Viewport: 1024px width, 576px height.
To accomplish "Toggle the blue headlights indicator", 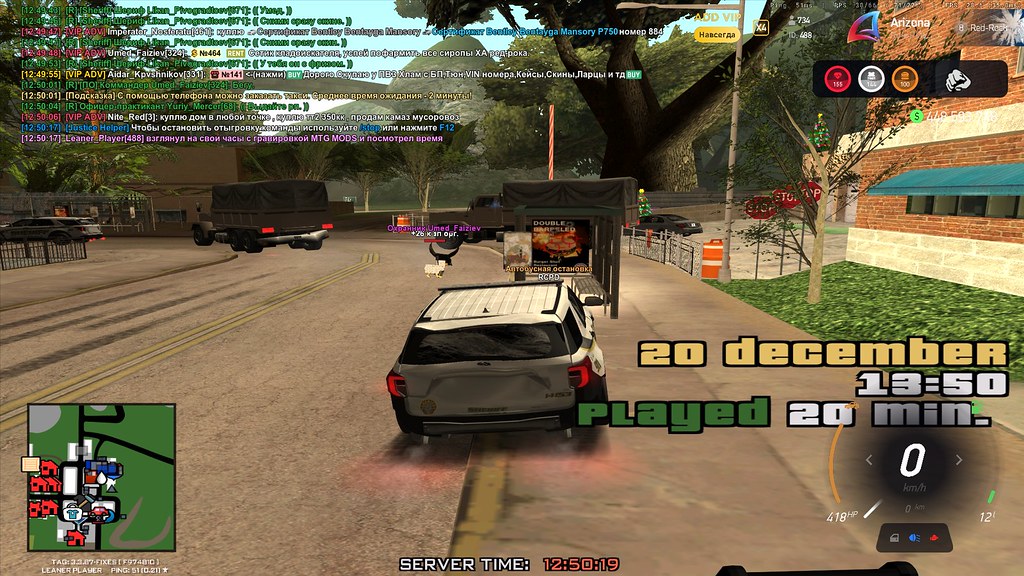I will click(913, 538).
